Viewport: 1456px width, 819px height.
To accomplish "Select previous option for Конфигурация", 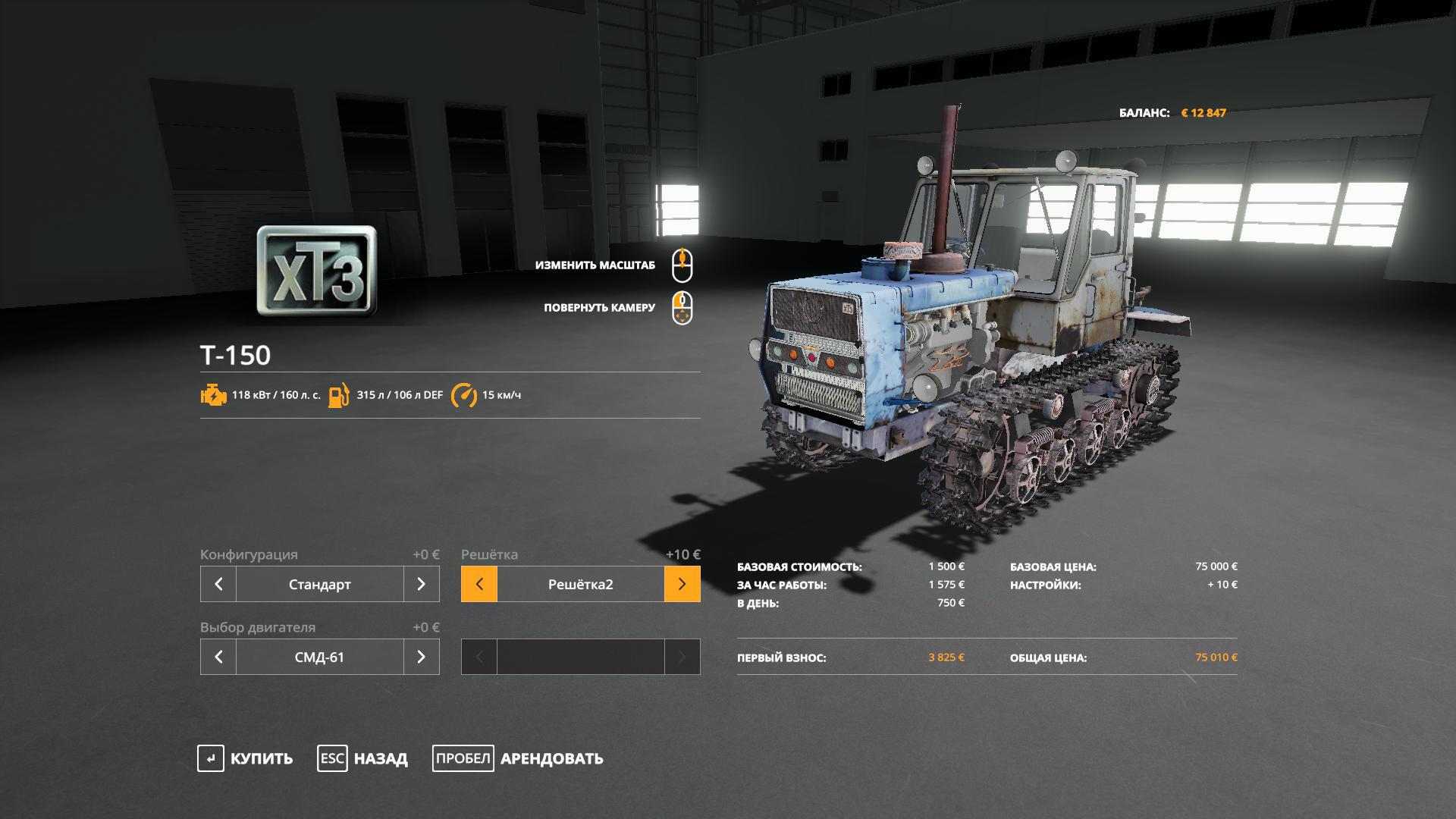I will pos(218,584).
